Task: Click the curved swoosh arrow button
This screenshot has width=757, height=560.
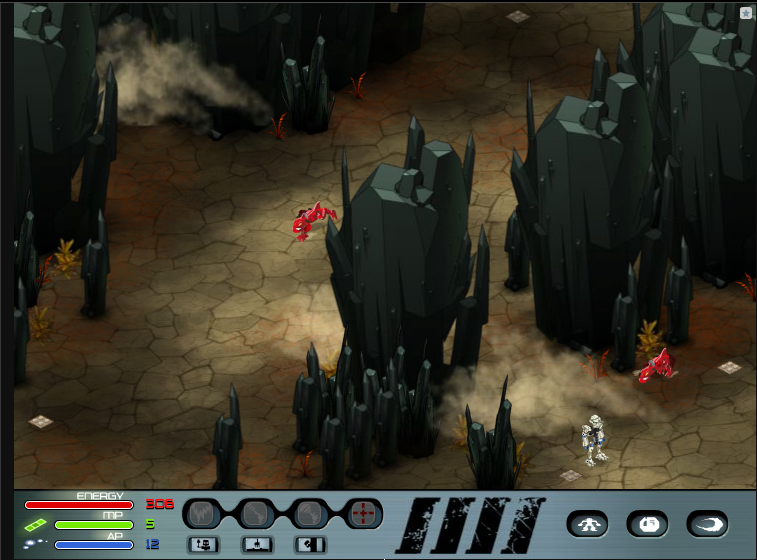Action: [x=707, y=523]
